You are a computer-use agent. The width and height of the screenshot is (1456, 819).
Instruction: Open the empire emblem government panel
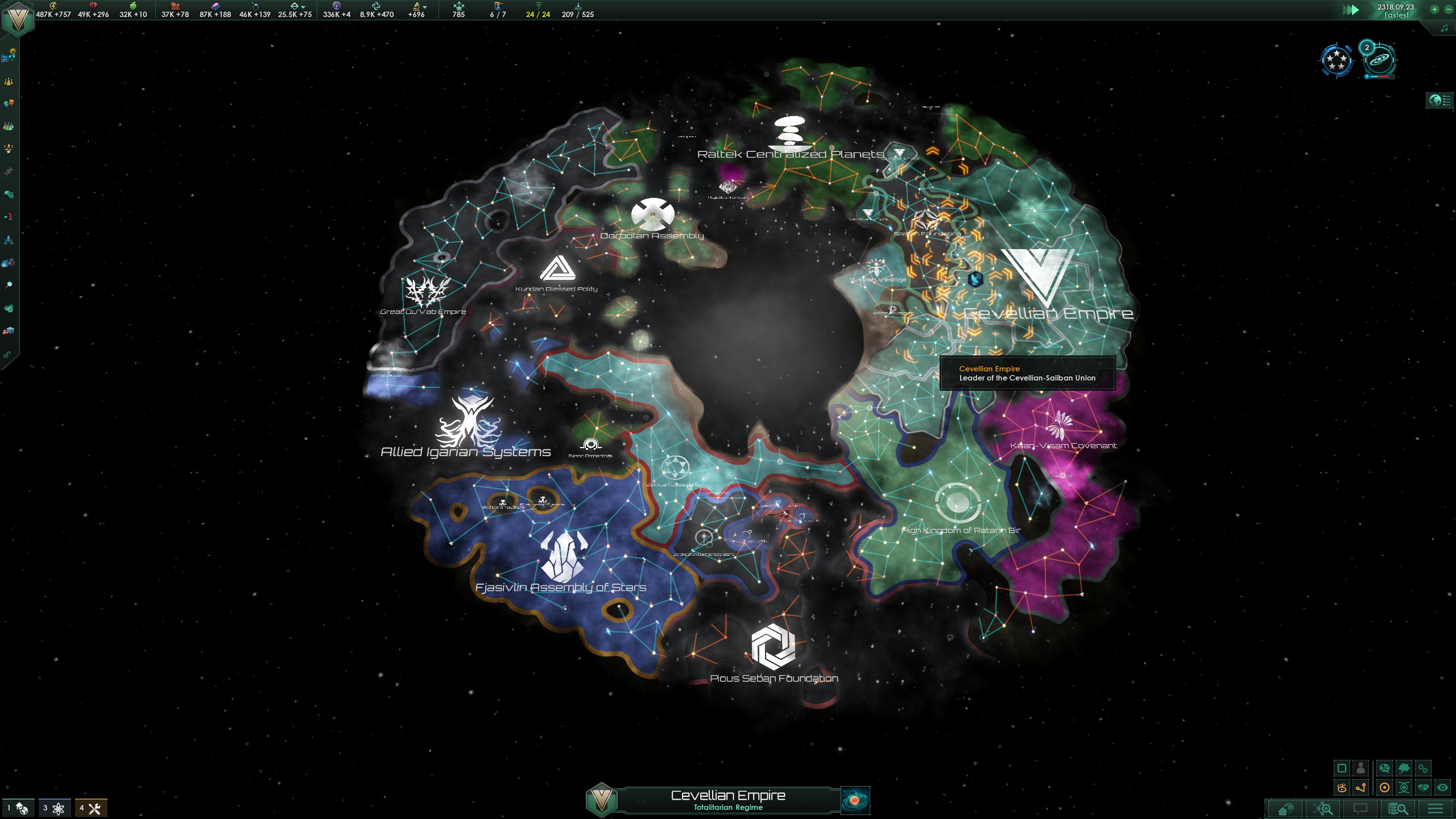(18, 19)
